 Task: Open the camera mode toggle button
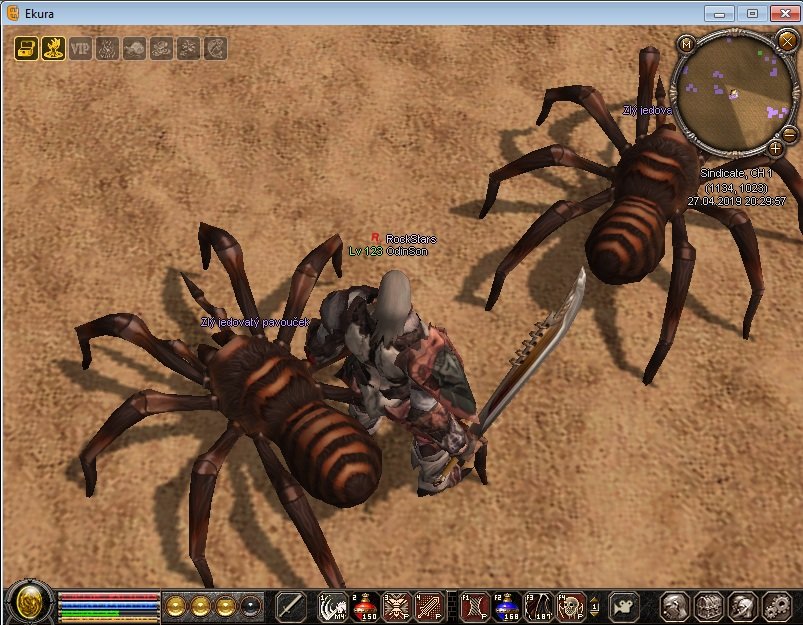coord(625,605)
